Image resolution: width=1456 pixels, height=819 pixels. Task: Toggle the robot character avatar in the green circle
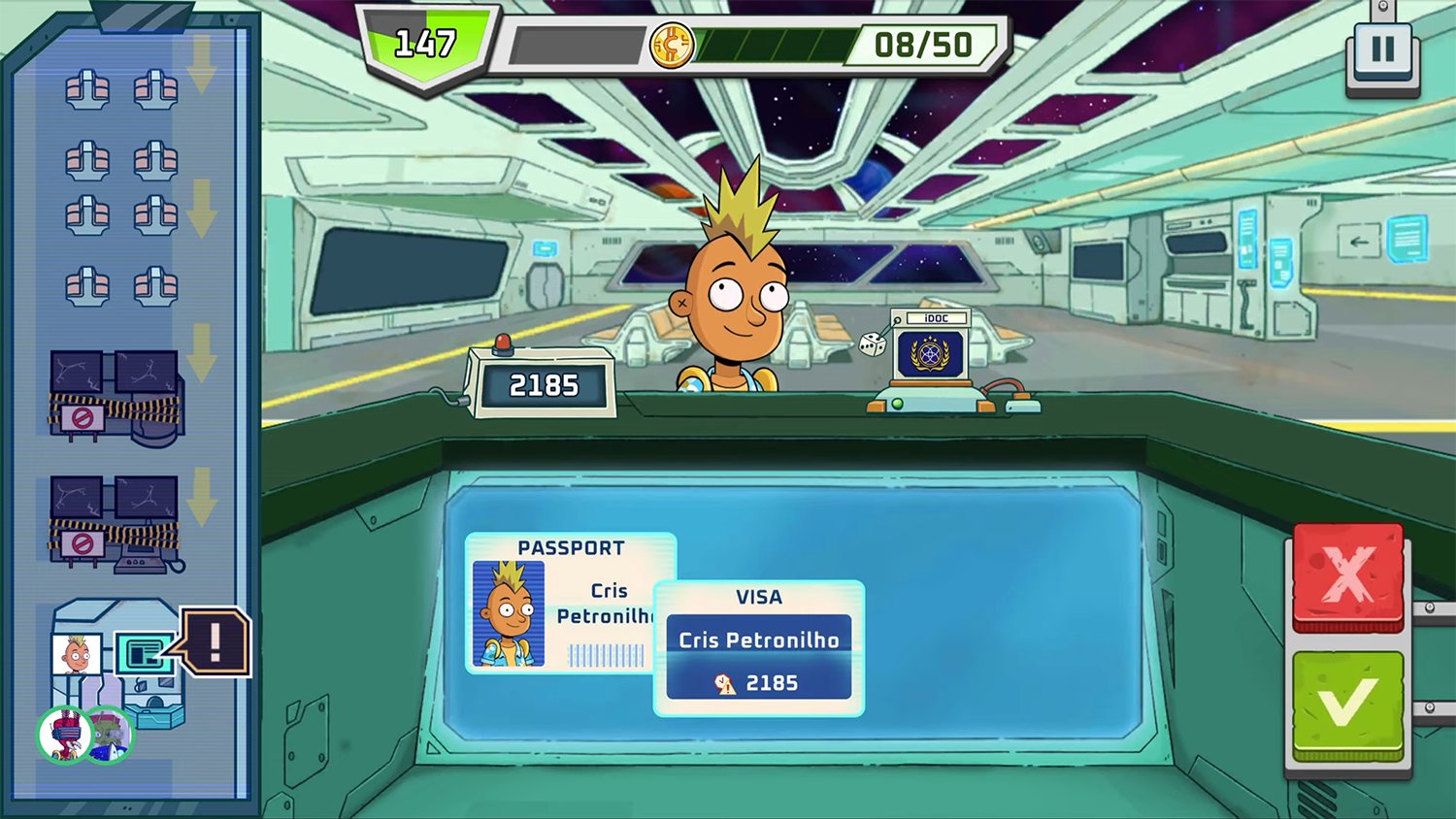click(x=64, y=736)
